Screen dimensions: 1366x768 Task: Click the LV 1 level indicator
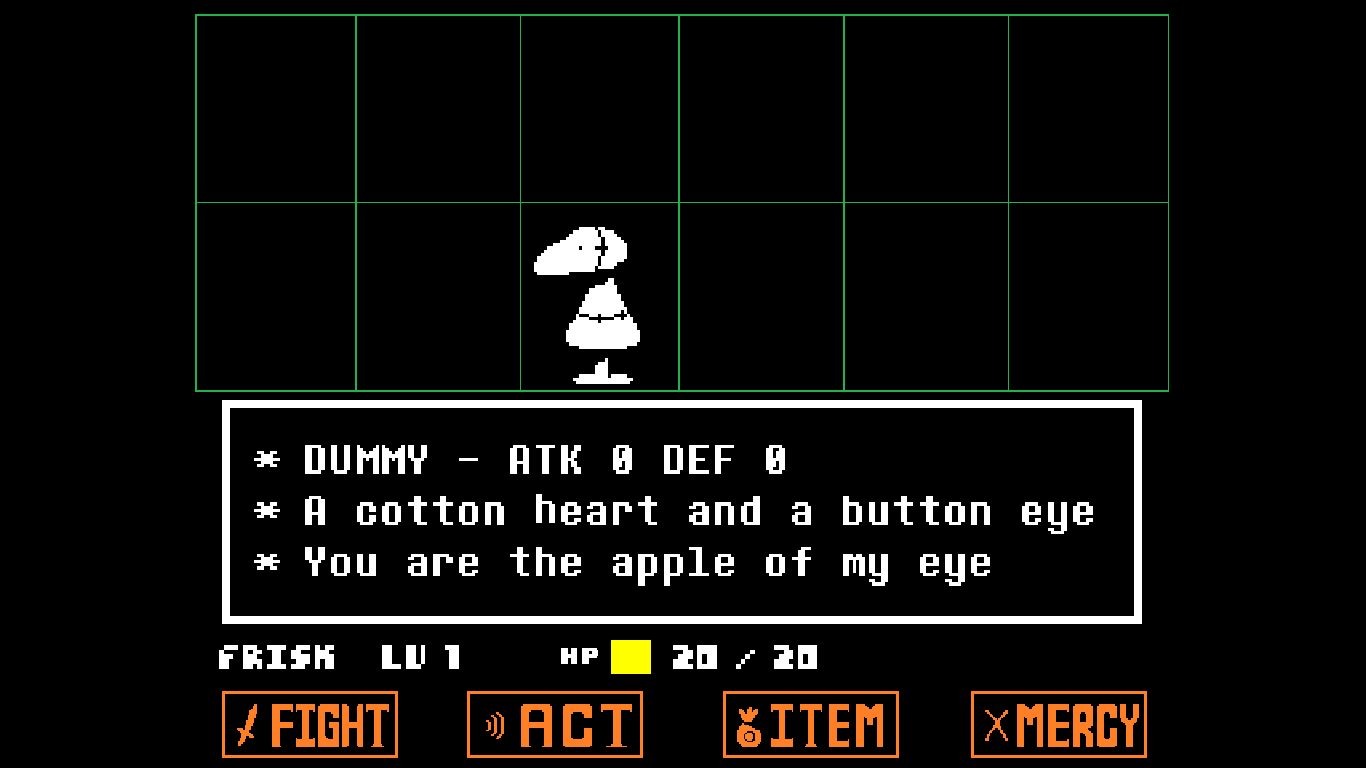[420, 658]
